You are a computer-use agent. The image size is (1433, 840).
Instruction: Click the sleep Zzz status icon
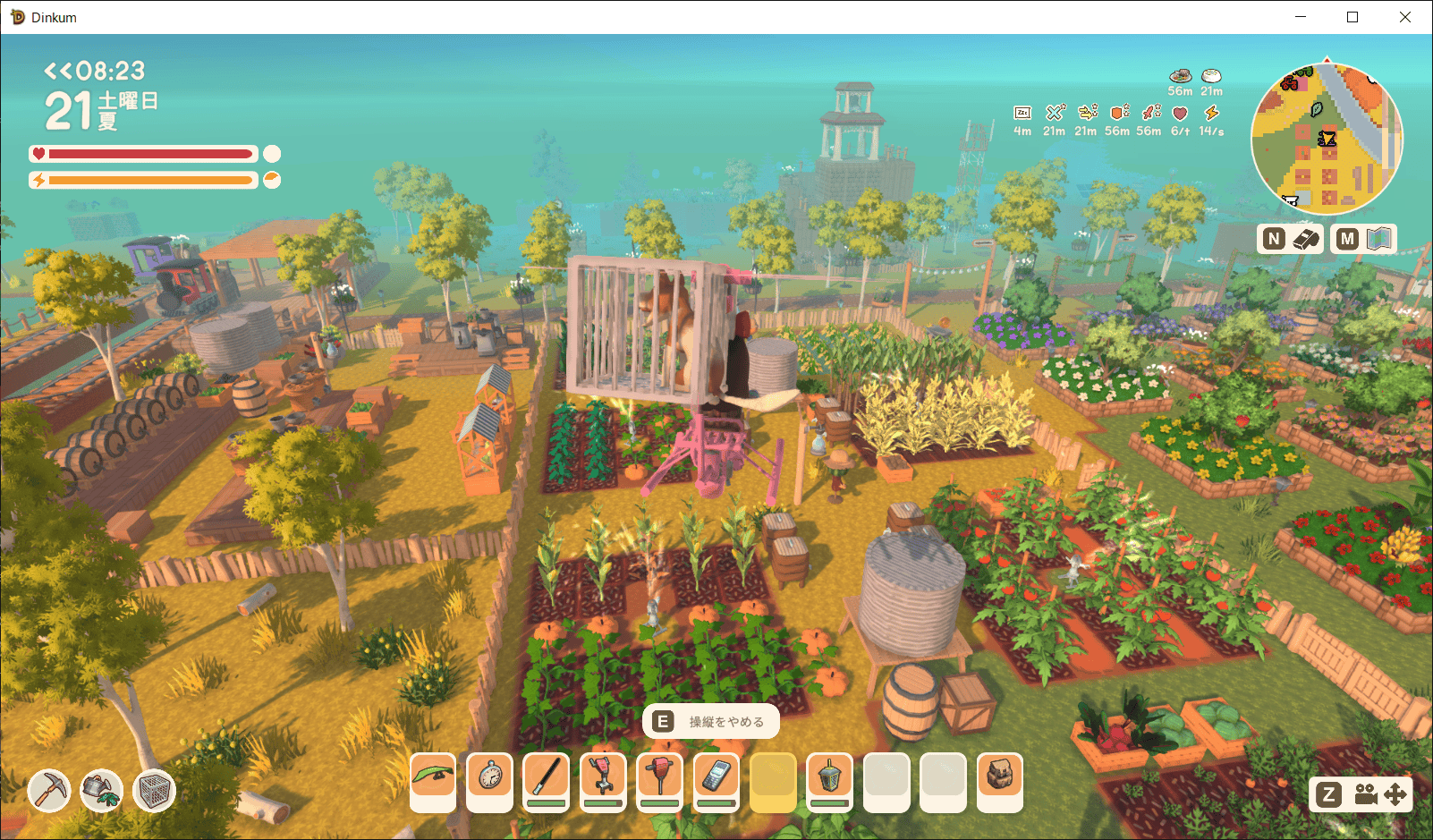point(1022,113)
